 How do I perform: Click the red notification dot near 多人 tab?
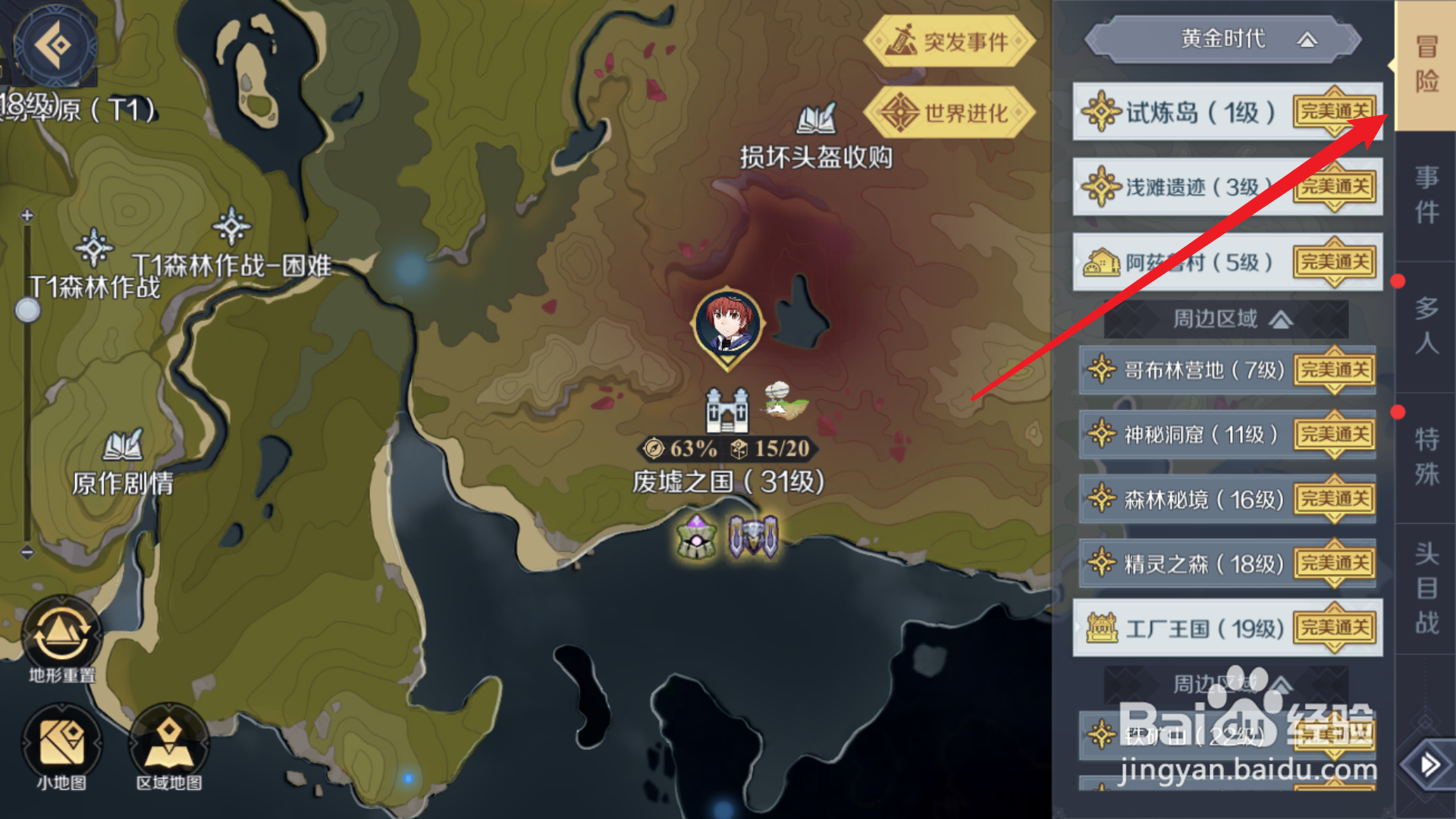[1398, 282]
